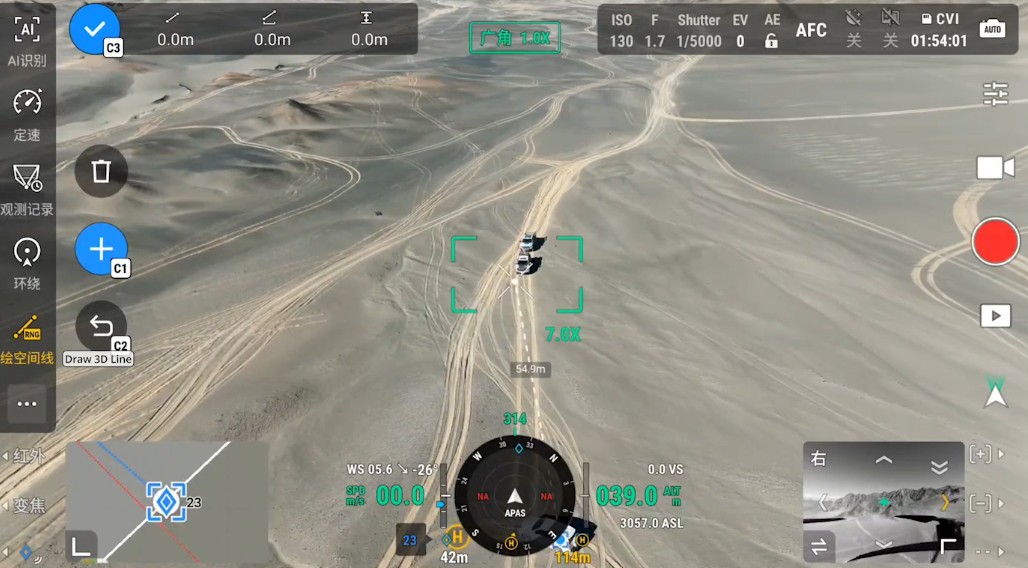Start recording with the red record button
The width and height of the screenshot is (1028, 568).
click(996, 242)
